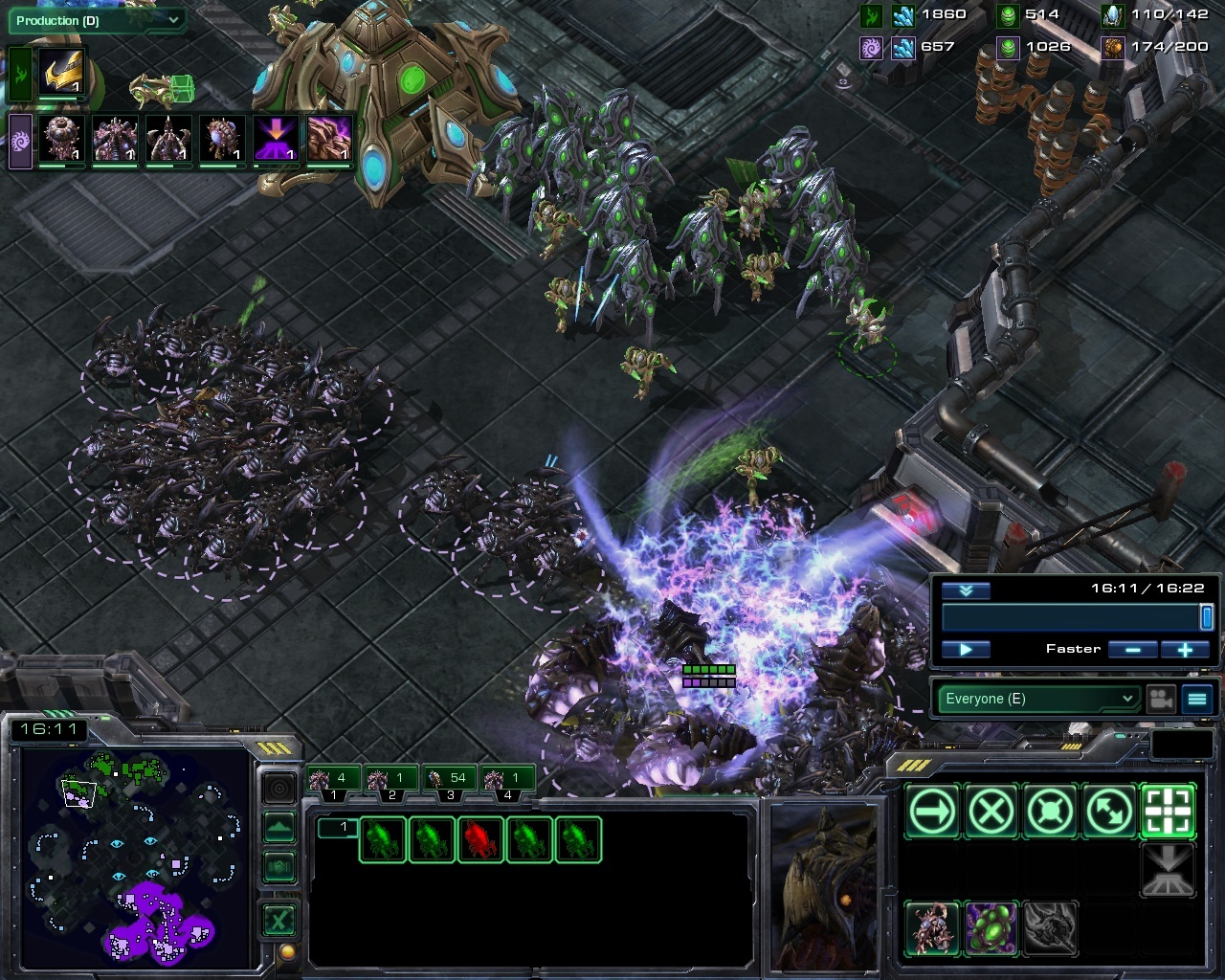This screenshot has width=1225, height=980.
Task: Increase replay speed with the plus button
Action: [x=1185, y=649]
